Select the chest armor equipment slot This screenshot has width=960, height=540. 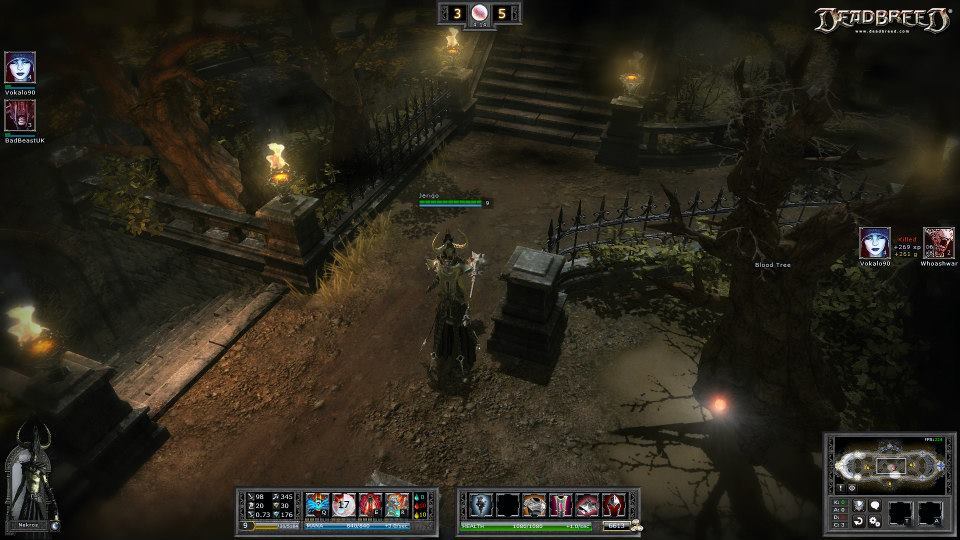tap(533, 504)
